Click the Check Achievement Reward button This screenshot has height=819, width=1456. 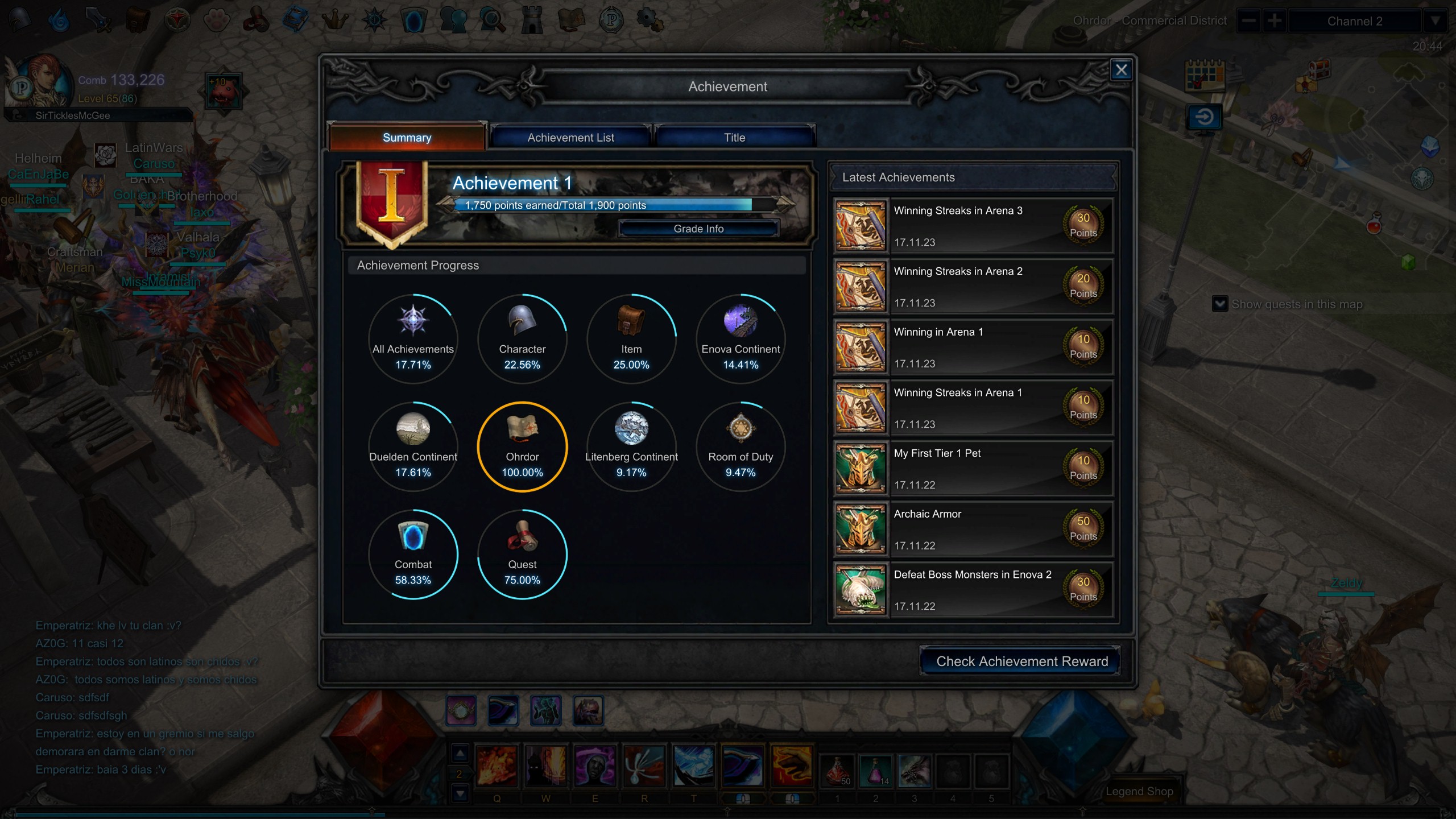[x=1018, y=661]
